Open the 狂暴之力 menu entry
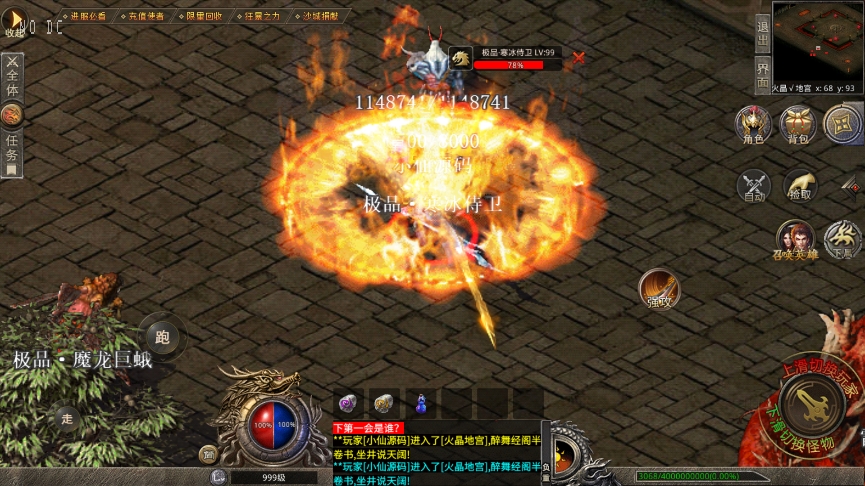Screen dimensions: 865x486 pyautogui.click(x=262, y=16)
